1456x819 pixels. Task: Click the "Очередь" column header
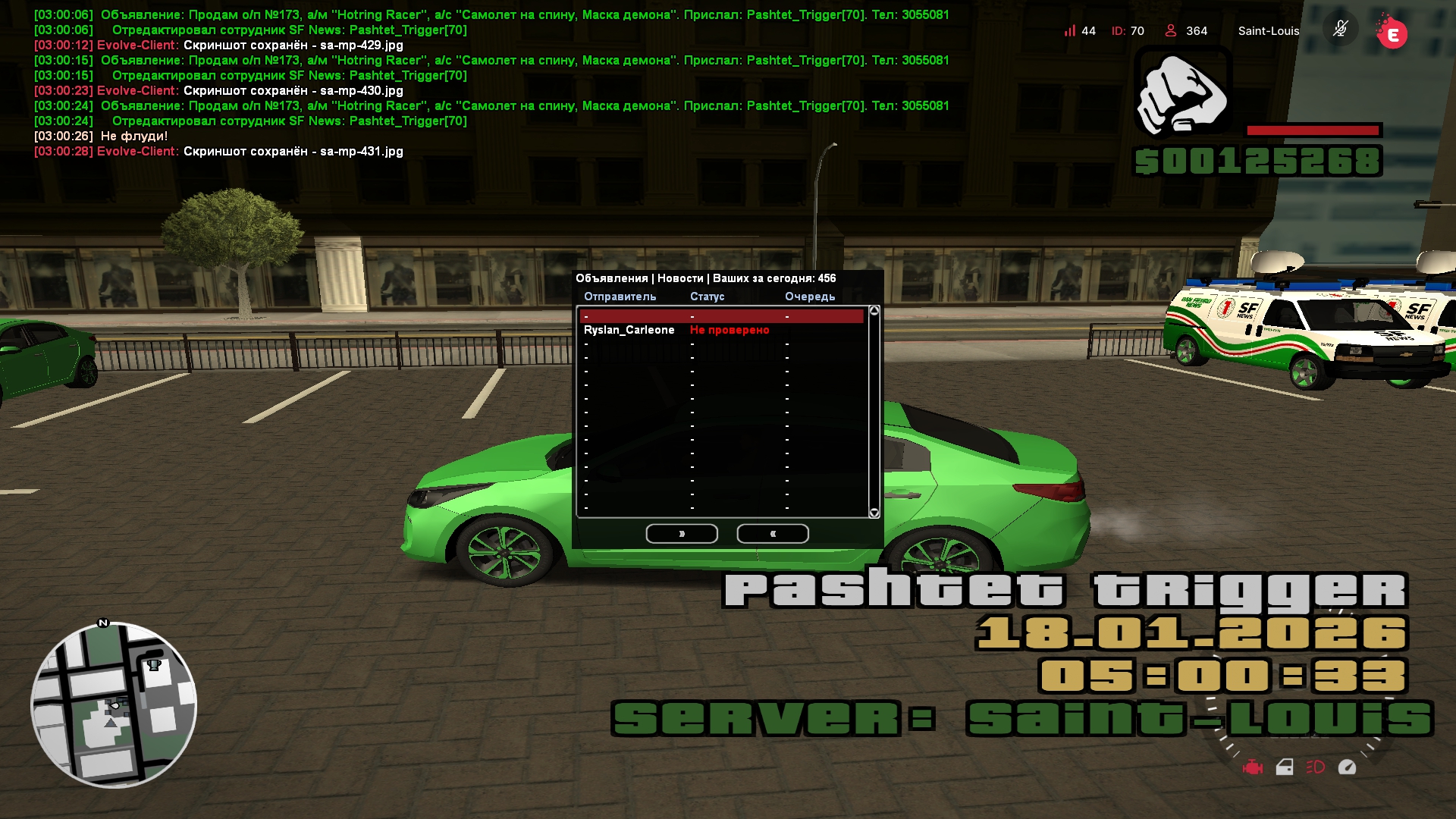[x=809, y=297]
